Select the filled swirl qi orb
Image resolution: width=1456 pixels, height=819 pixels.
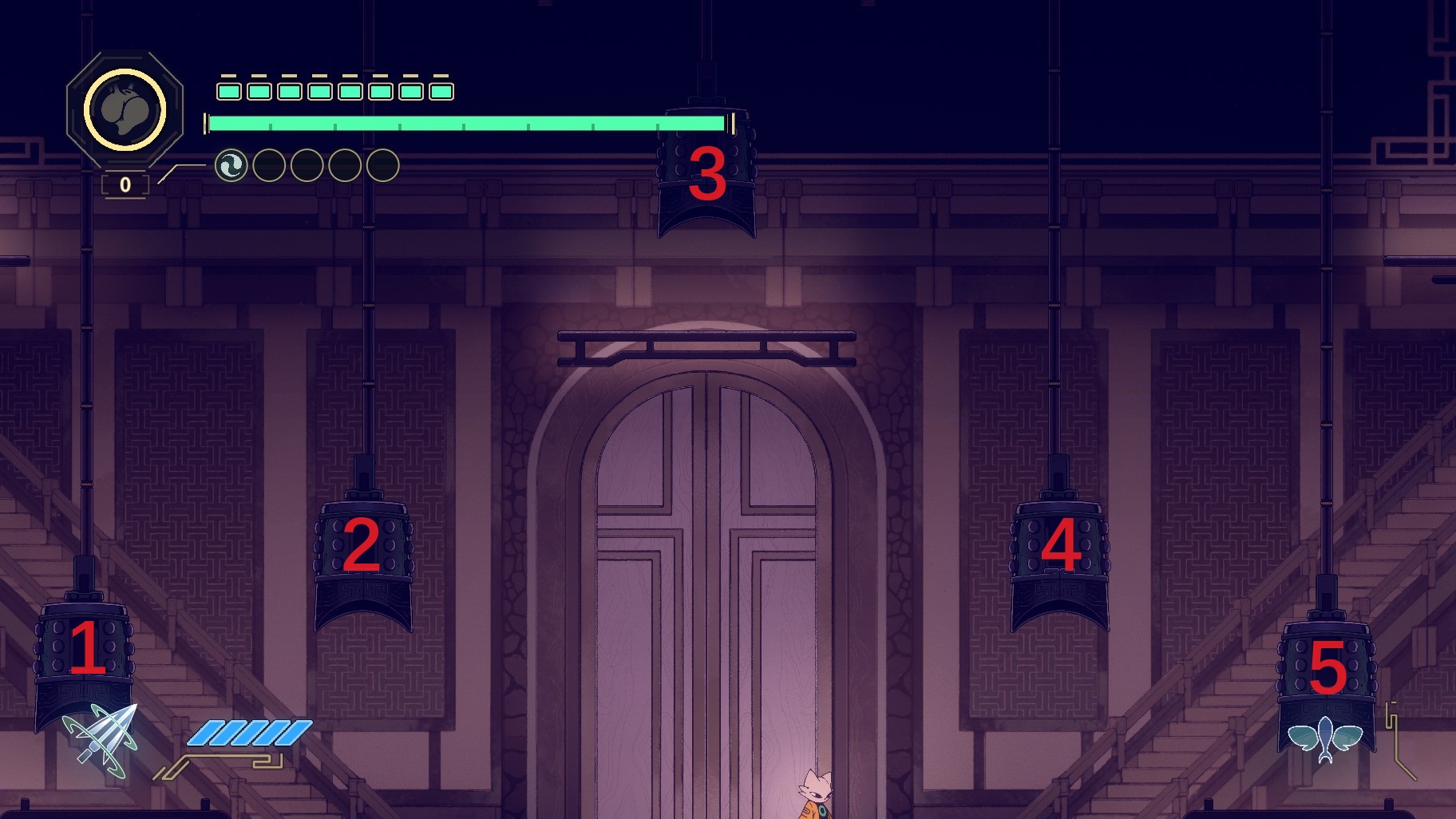tap(231, 166)
